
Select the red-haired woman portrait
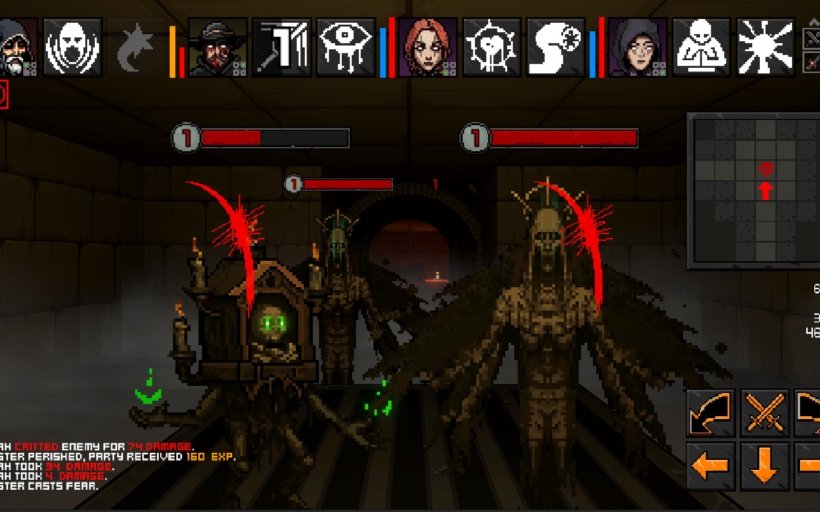428,47
